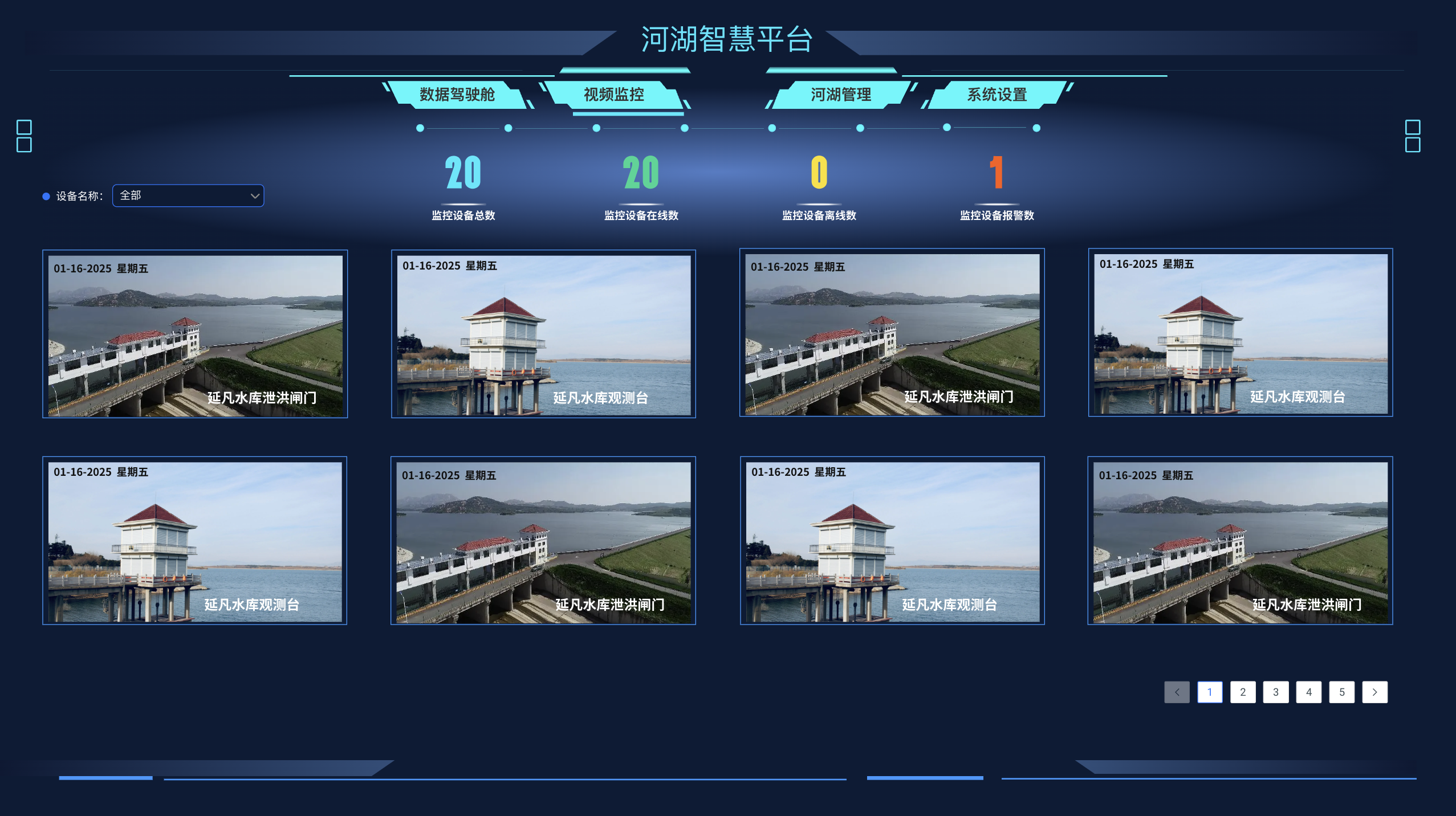The width and height of the screenshot is (1456, 816).
Task: Select page 3 in pagination
Action: 1276,692
